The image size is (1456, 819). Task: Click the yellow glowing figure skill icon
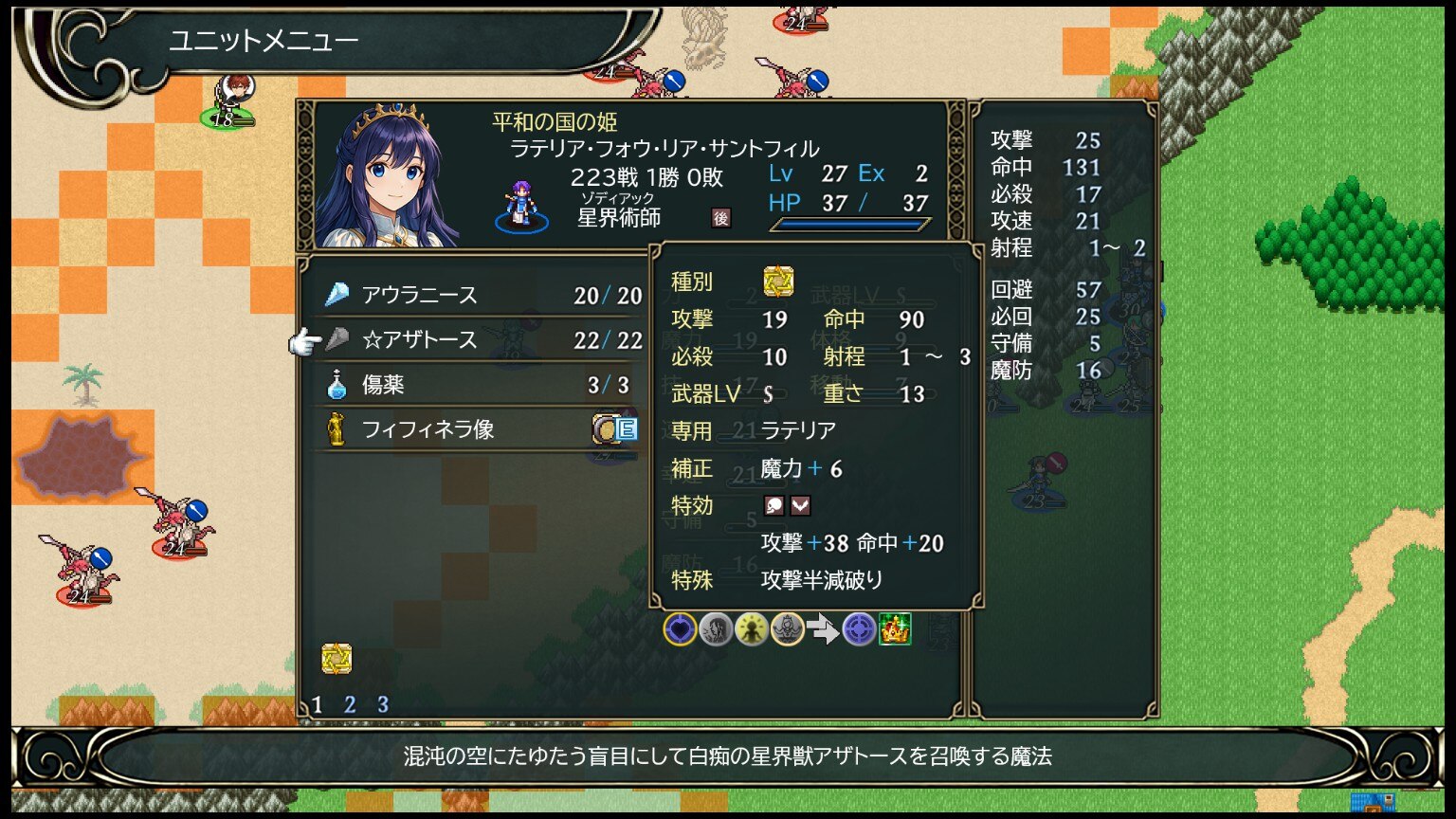point(752,628)
